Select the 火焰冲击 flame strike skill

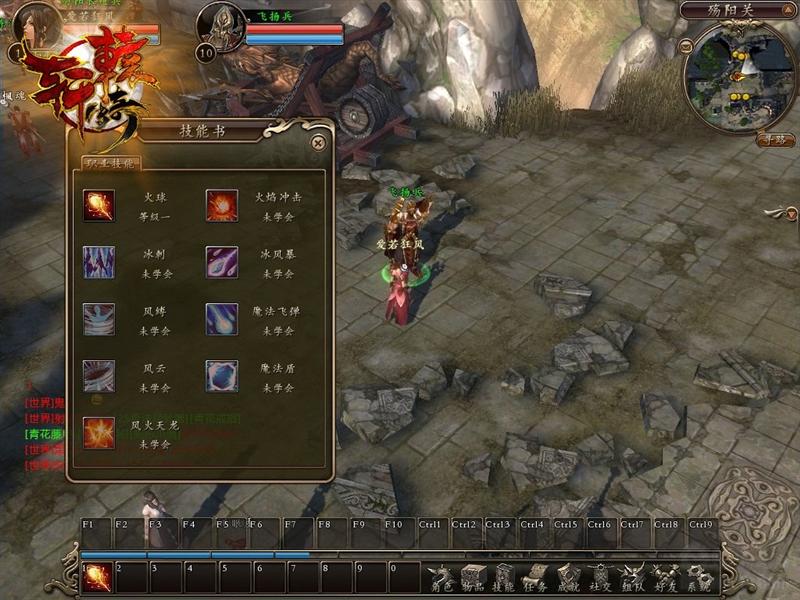[222, 205]
